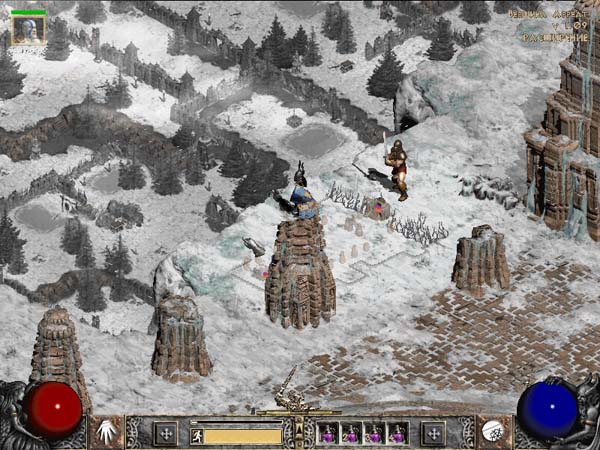Image resolution: width=600 pixels, height=450 pixels.
Task: Toggle the run/walk button
Action: point(197,435)
